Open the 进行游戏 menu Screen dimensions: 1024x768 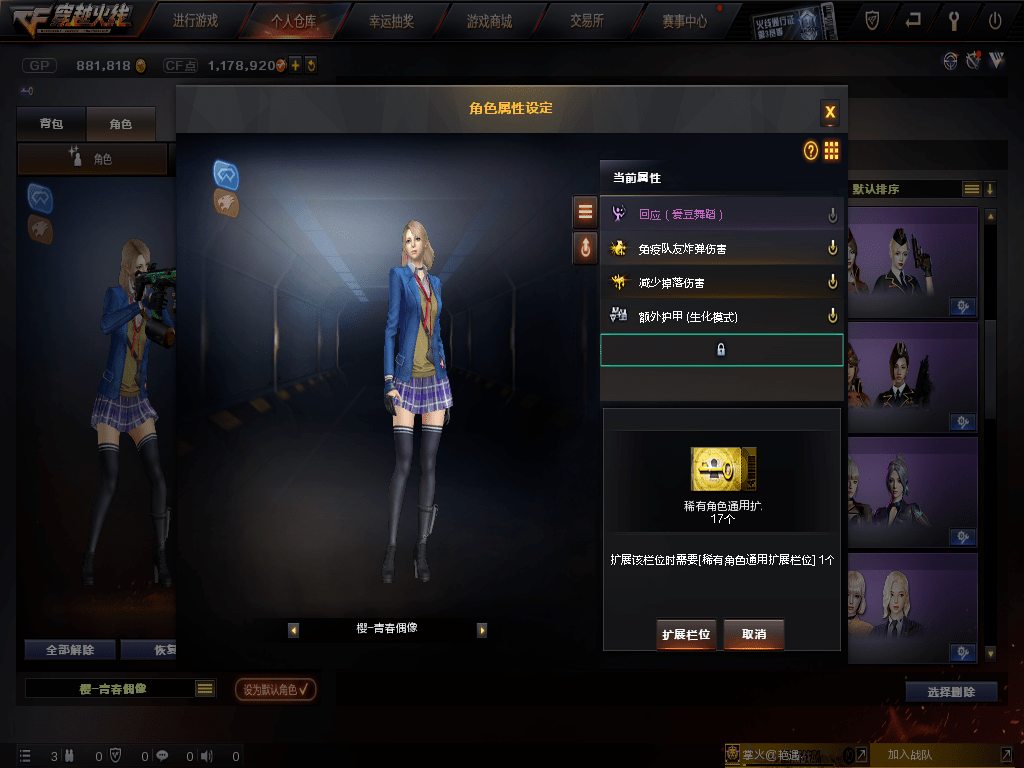pyautogui.click(x=194, y=20)
